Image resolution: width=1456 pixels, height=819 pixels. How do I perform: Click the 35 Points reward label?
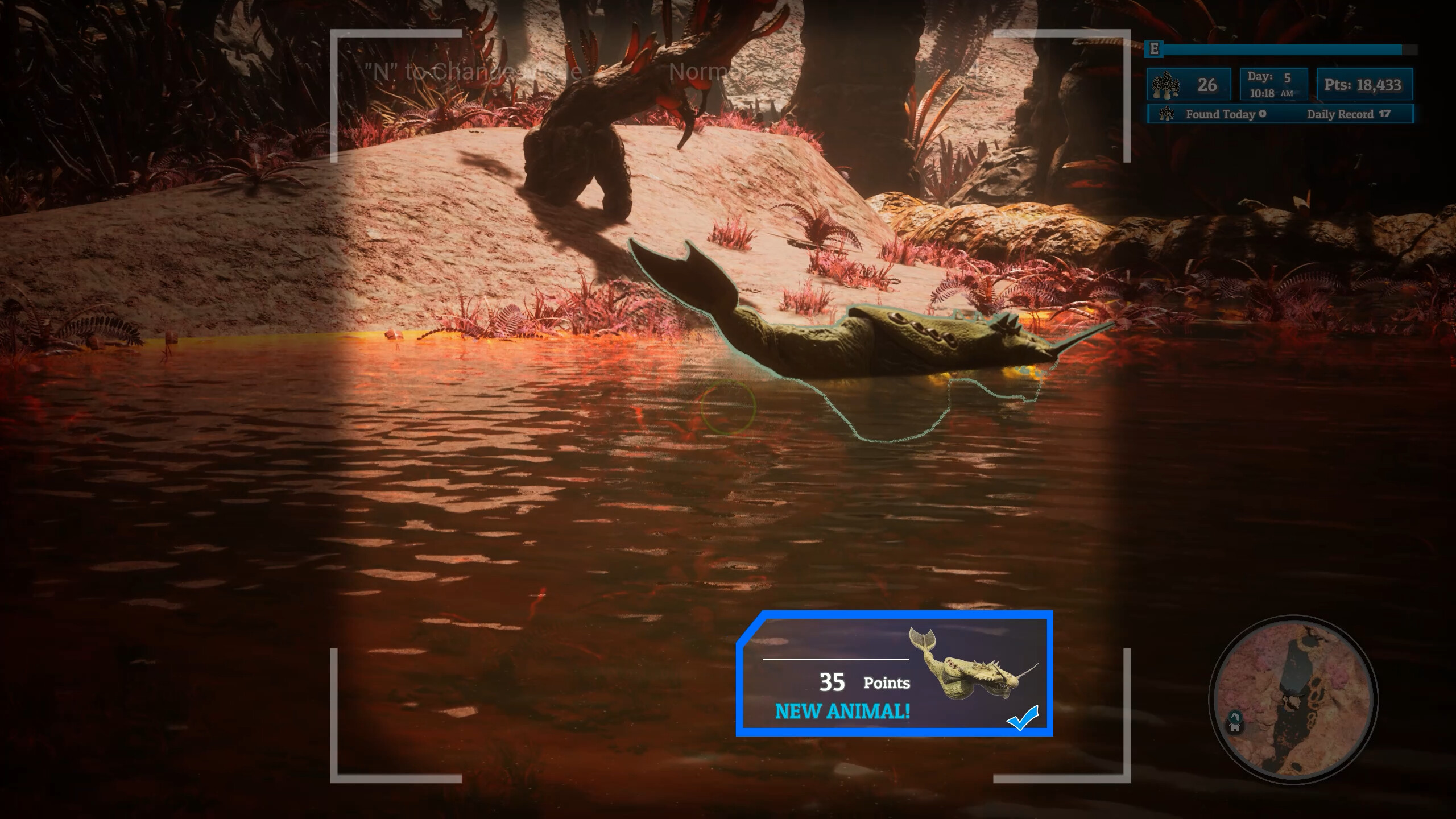864,682
